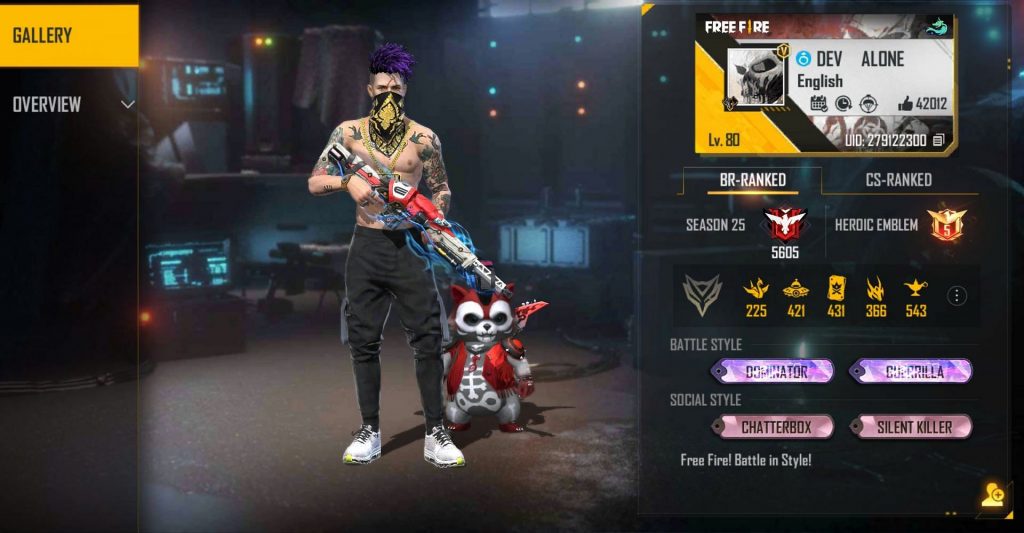Inspect the Heroic Emblem badge
The height and width of the screenshot is (533, 1024).
944,224
